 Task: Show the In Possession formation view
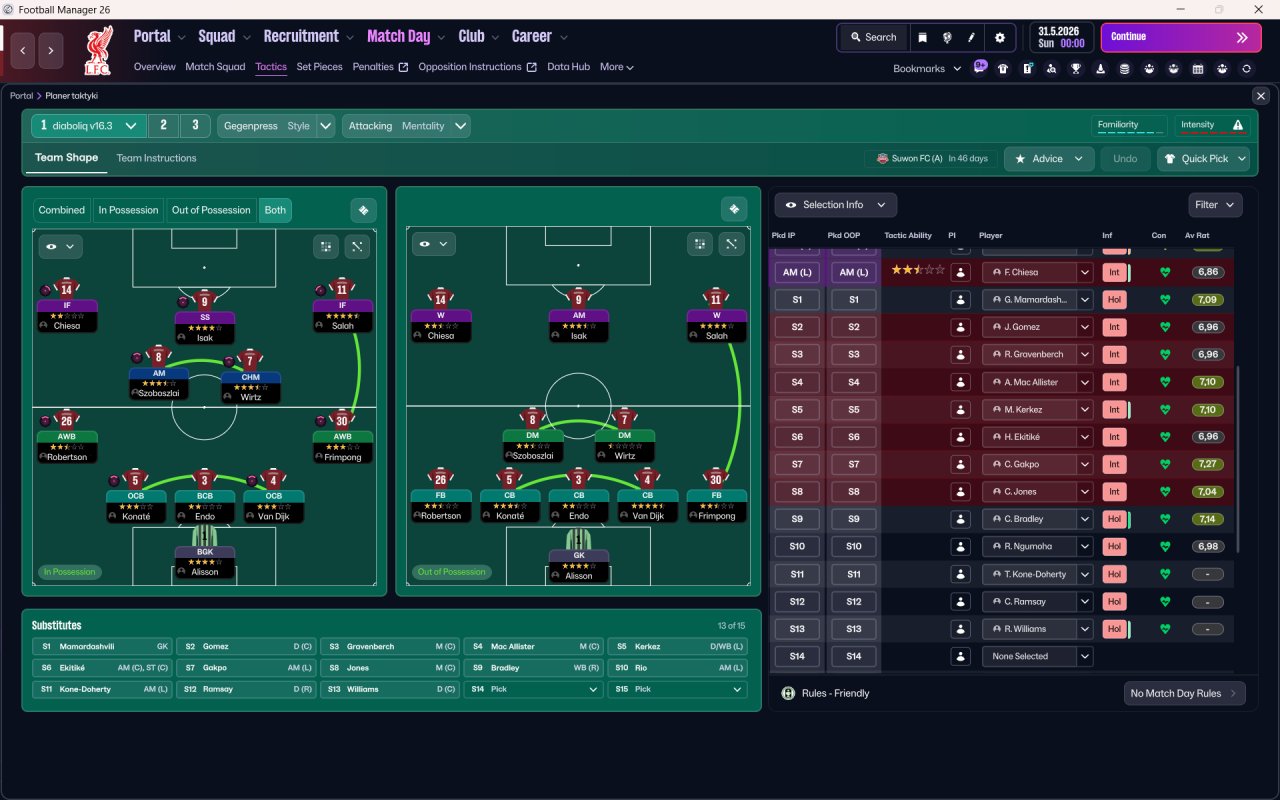(x=128, y=210)
